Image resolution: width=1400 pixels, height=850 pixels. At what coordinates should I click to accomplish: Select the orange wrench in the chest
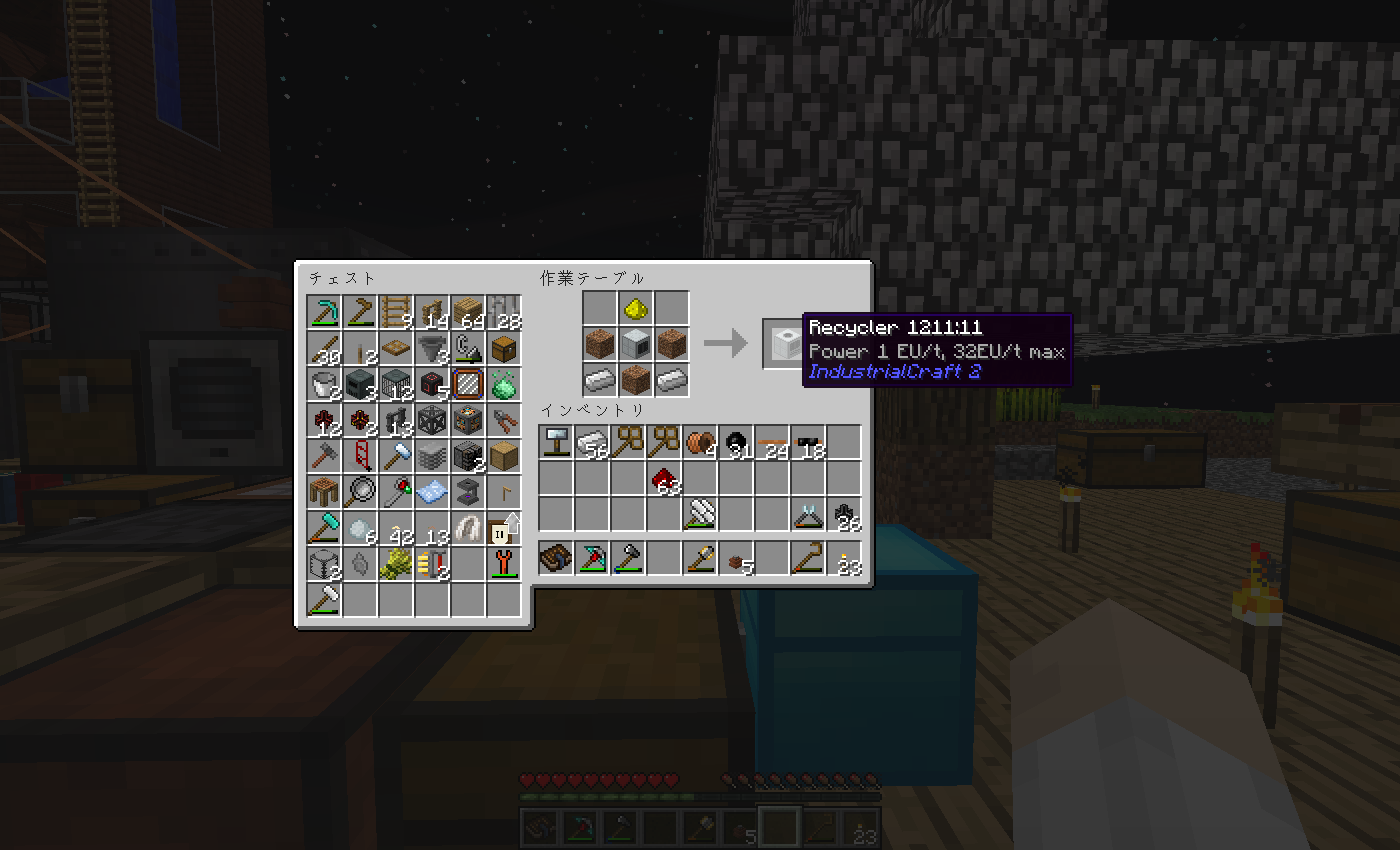pos(504,564)
